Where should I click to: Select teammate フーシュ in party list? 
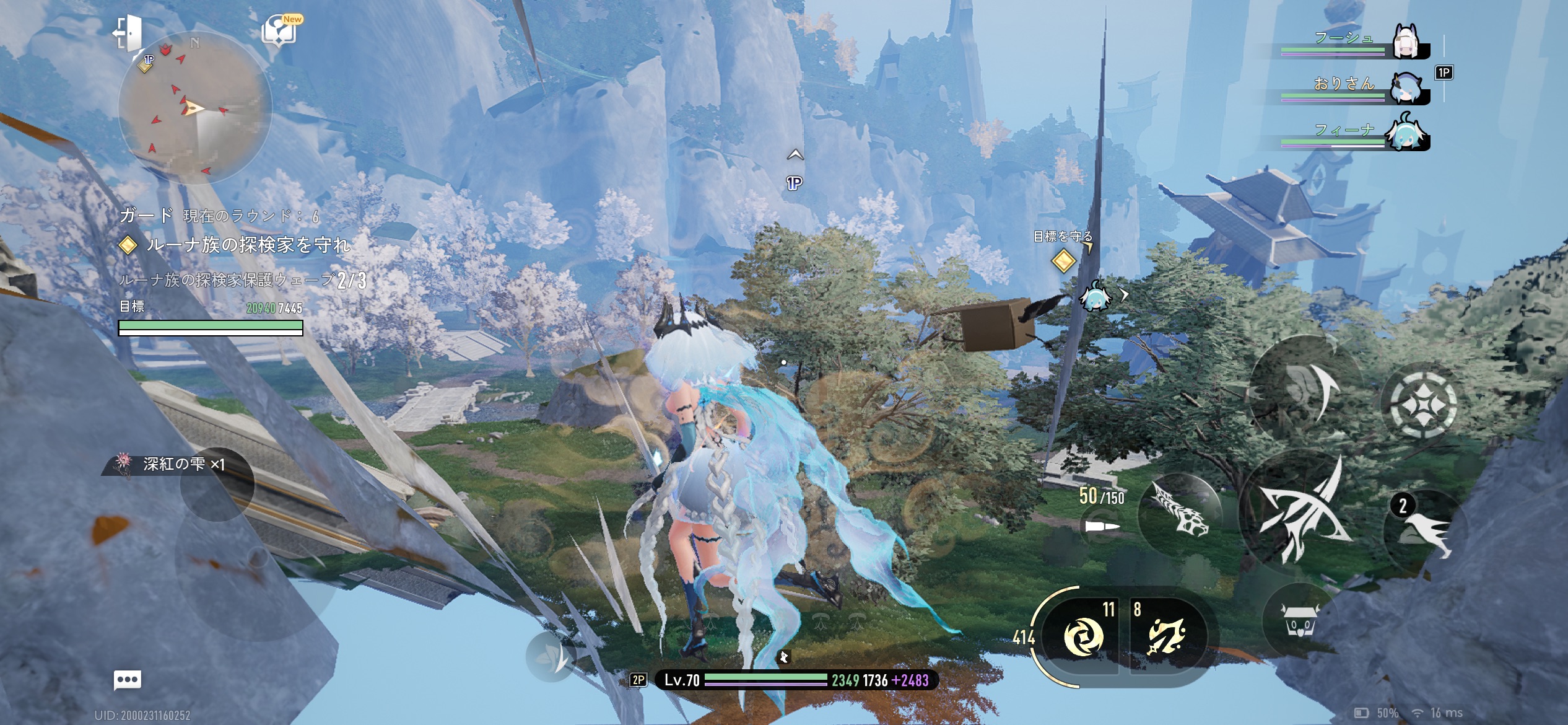pyautogui.click(x=1406, y=42)
